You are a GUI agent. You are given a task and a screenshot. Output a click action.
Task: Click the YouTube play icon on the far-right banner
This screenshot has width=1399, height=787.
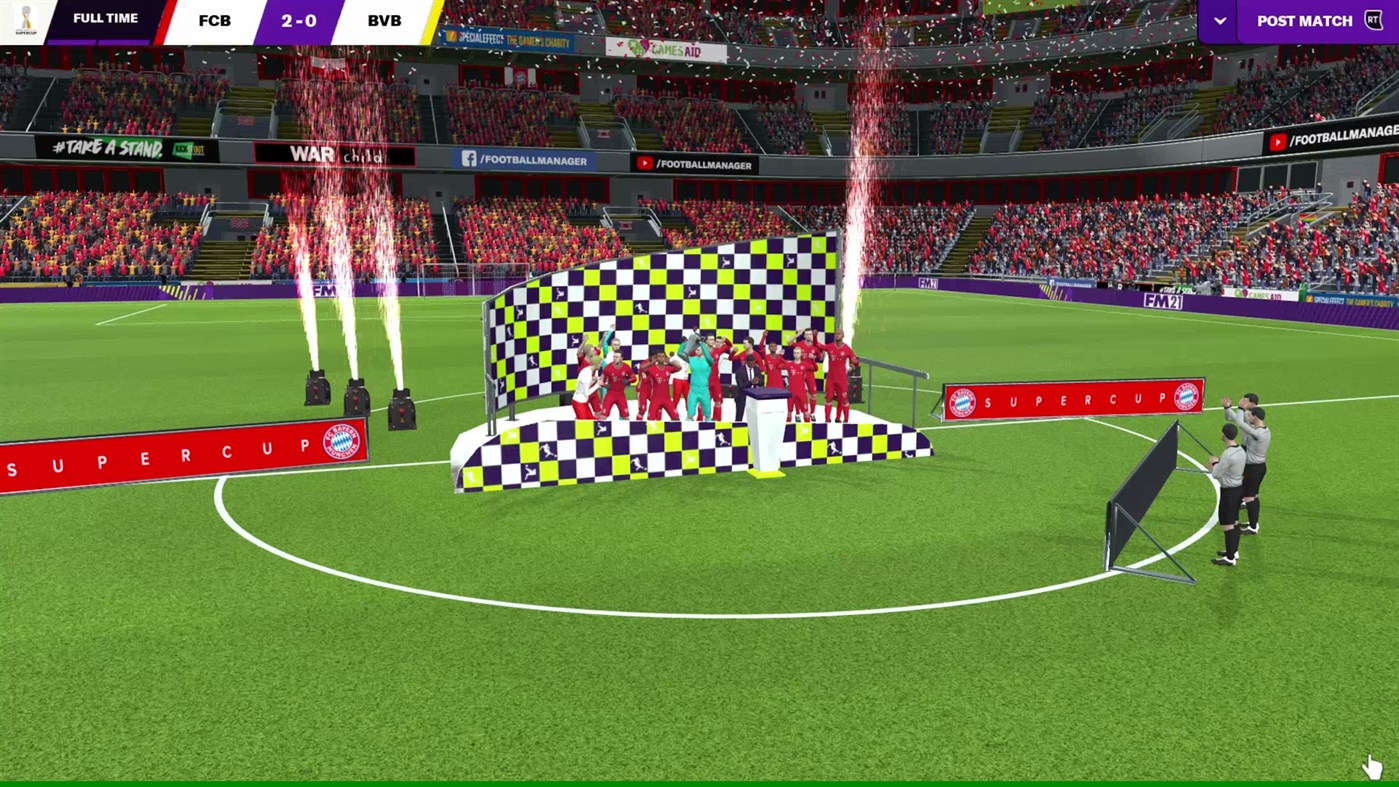coord(1278,142)
